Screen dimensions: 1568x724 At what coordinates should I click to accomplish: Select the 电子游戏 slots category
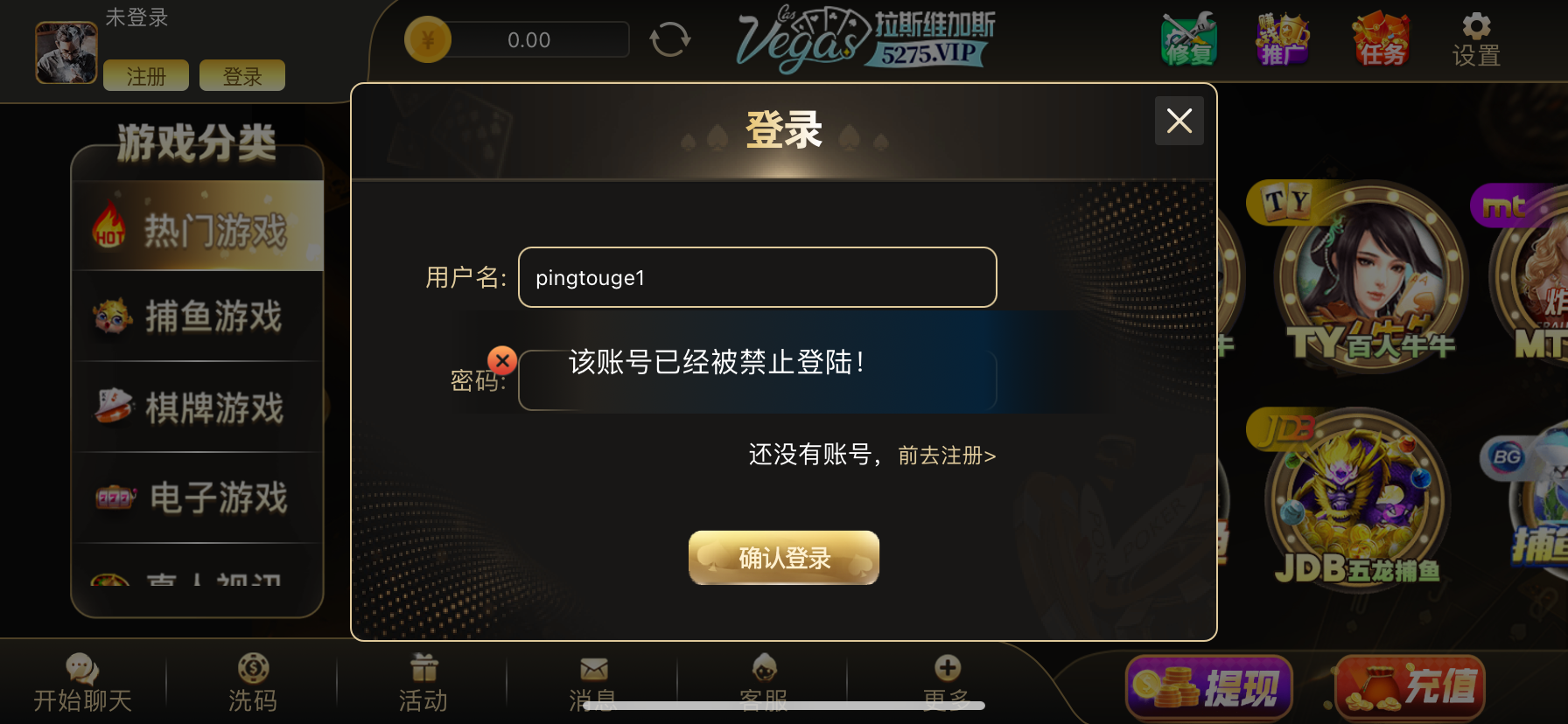(194, 497)
